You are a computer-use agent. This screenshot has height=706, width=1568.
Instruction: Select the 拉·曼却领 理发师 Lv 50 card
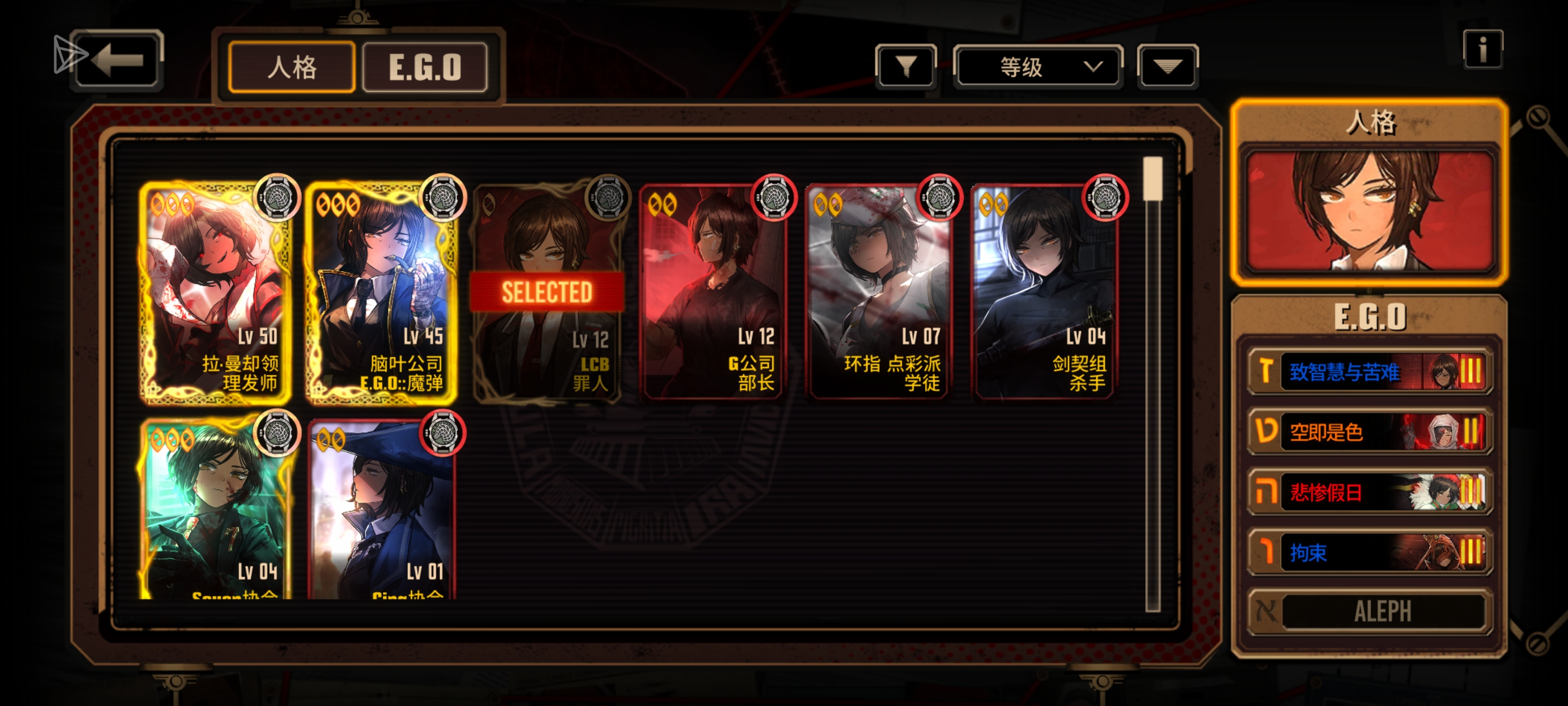(x=215, y=292)
